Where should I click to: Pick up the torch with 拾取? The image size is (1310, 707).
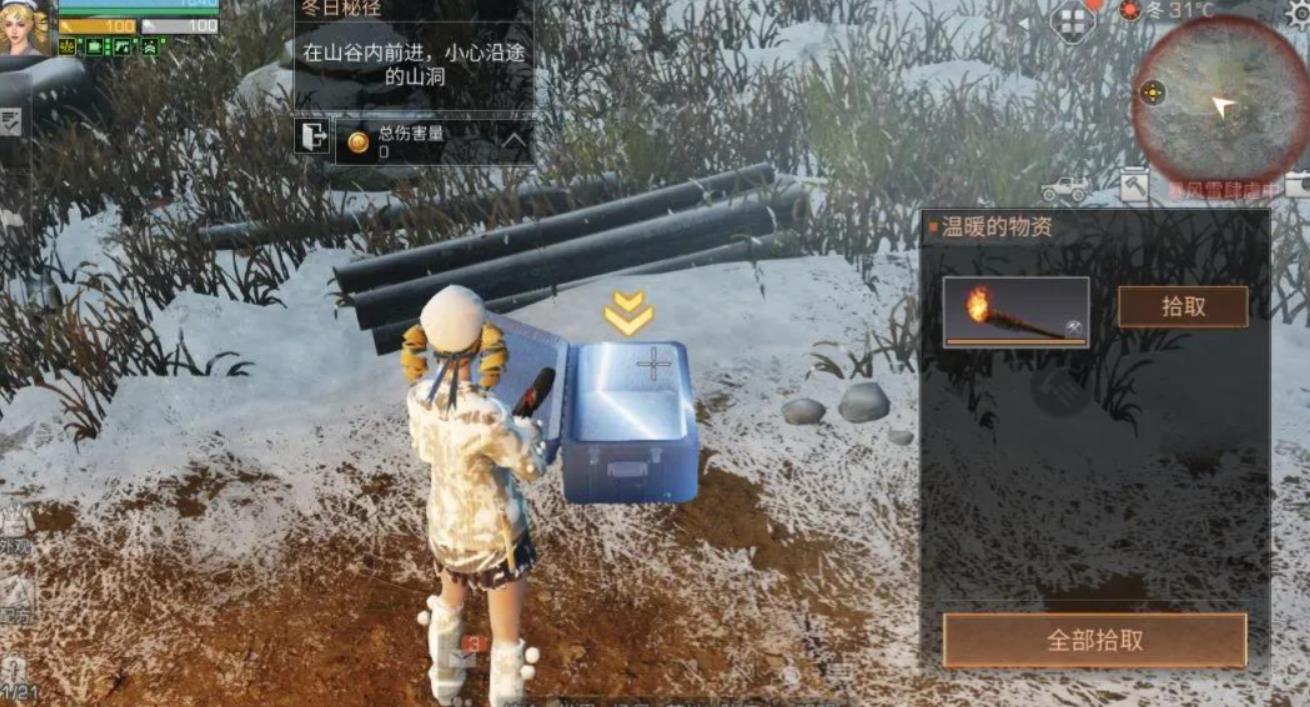(1182, 307)
